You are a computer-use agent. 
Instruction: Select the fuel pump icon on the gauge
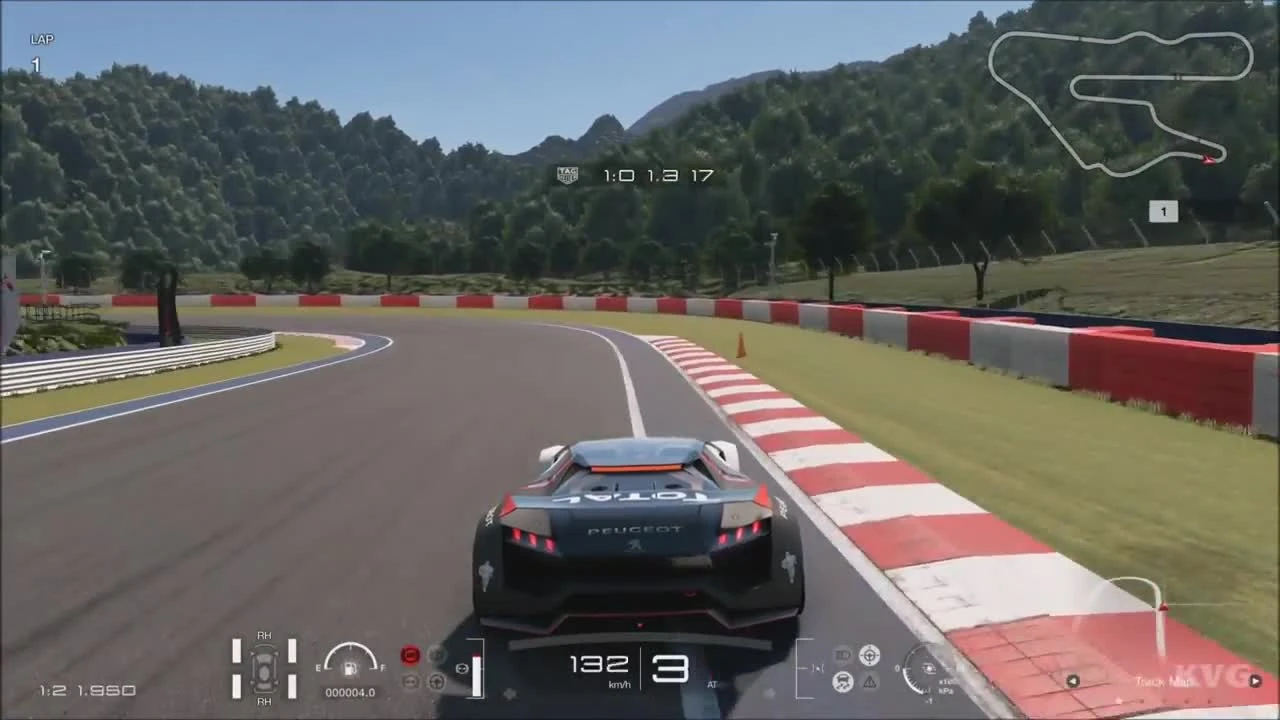pyautogui.click(x=350, y=669)
